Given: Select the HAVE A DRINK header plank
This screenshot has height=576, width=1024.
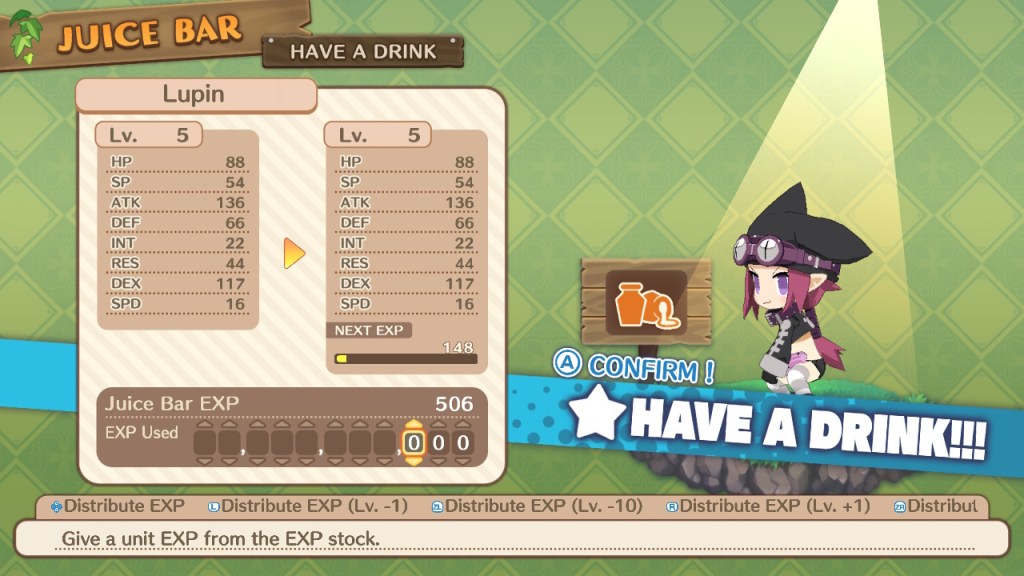Looking at the screenshot, I should pyautogui.click(x=363, y=52).
